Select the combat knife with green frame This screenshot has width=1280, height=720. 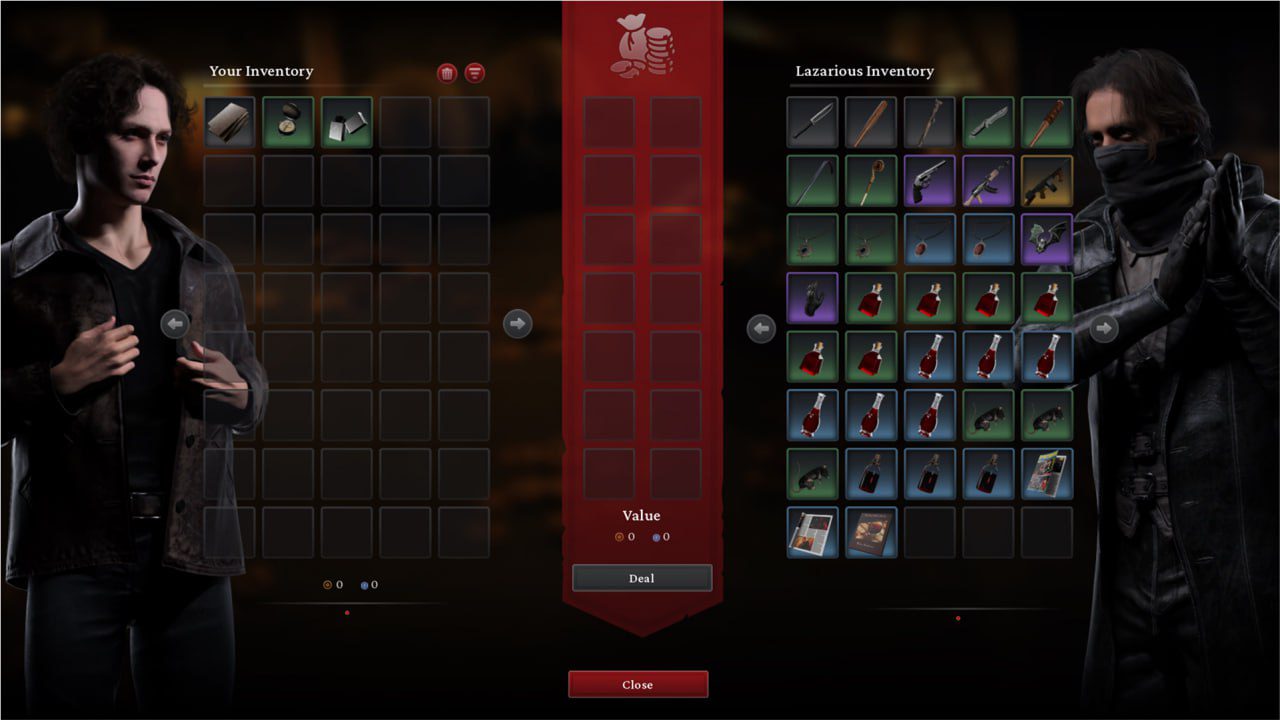(988, 121)
